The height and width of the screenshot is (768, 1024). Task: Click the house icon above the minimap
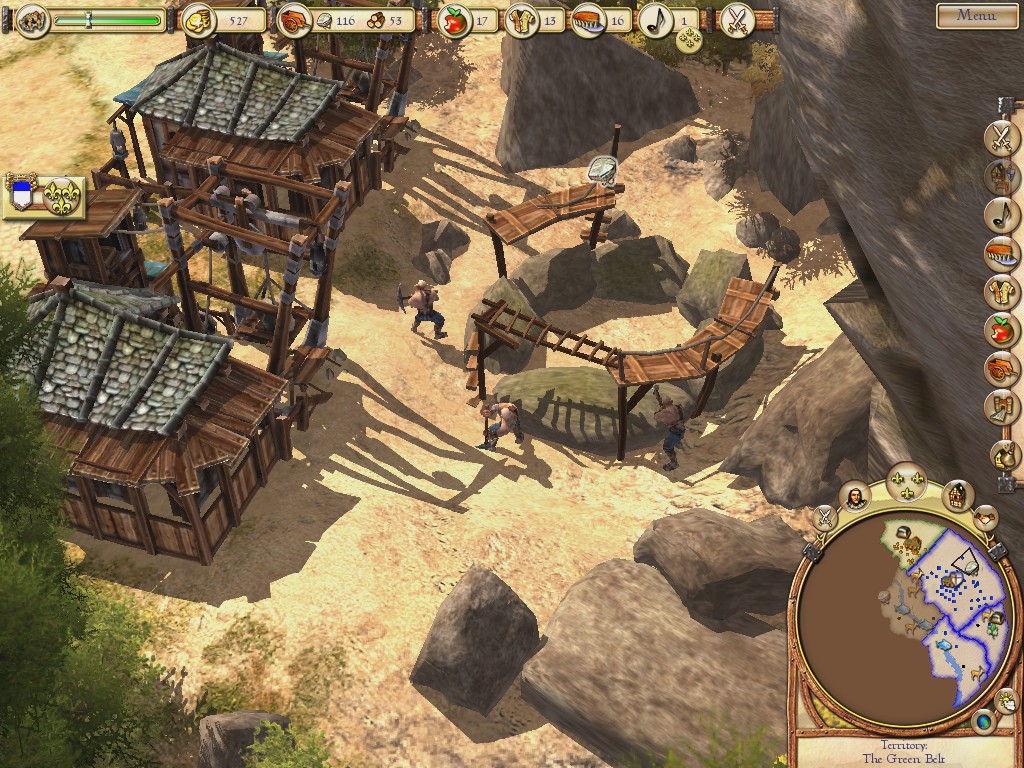[x=957, y=494]
